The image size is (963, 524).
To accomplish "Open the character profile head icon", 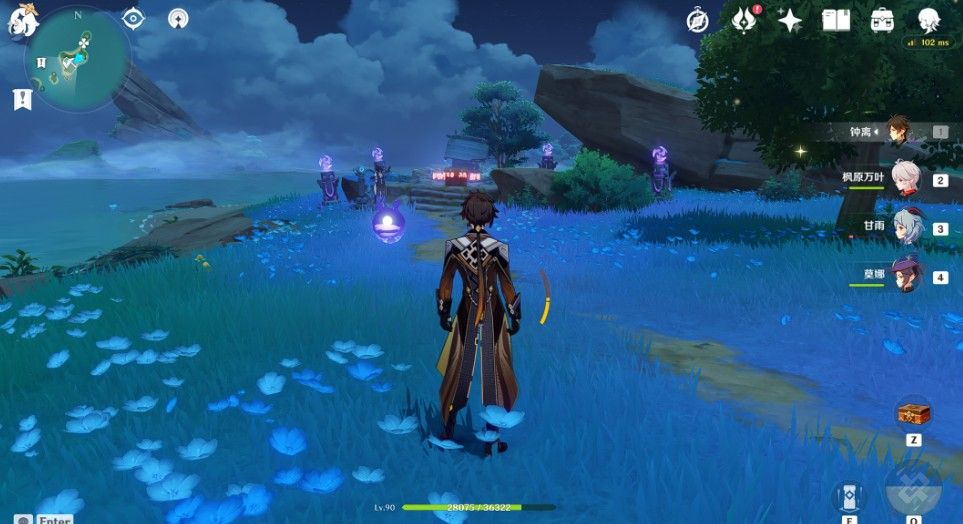I will click(x=928, y=20).
